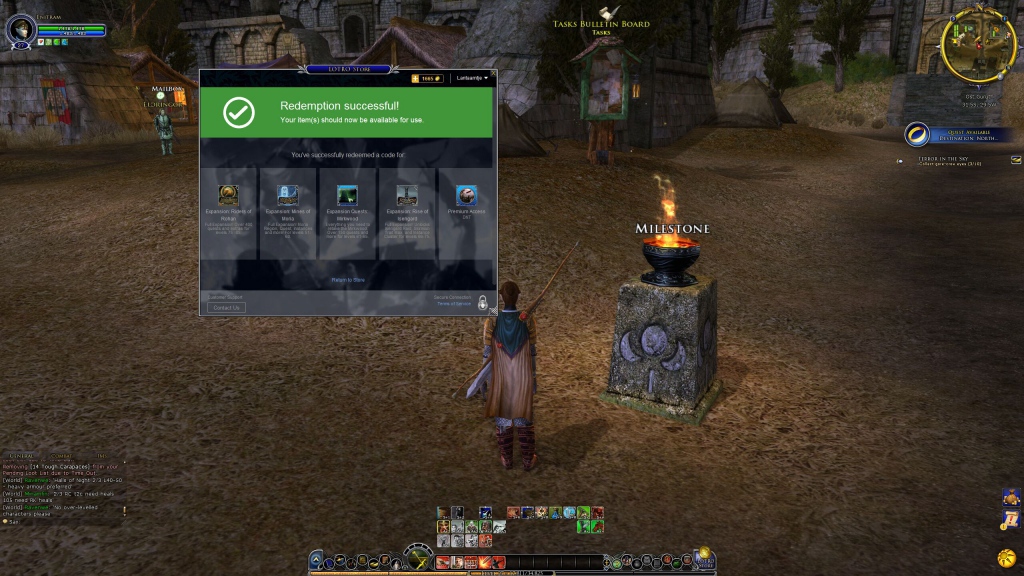Switch to the General chat tab
Viewport: 1024px width, 576px height.
tap(22, 456)
